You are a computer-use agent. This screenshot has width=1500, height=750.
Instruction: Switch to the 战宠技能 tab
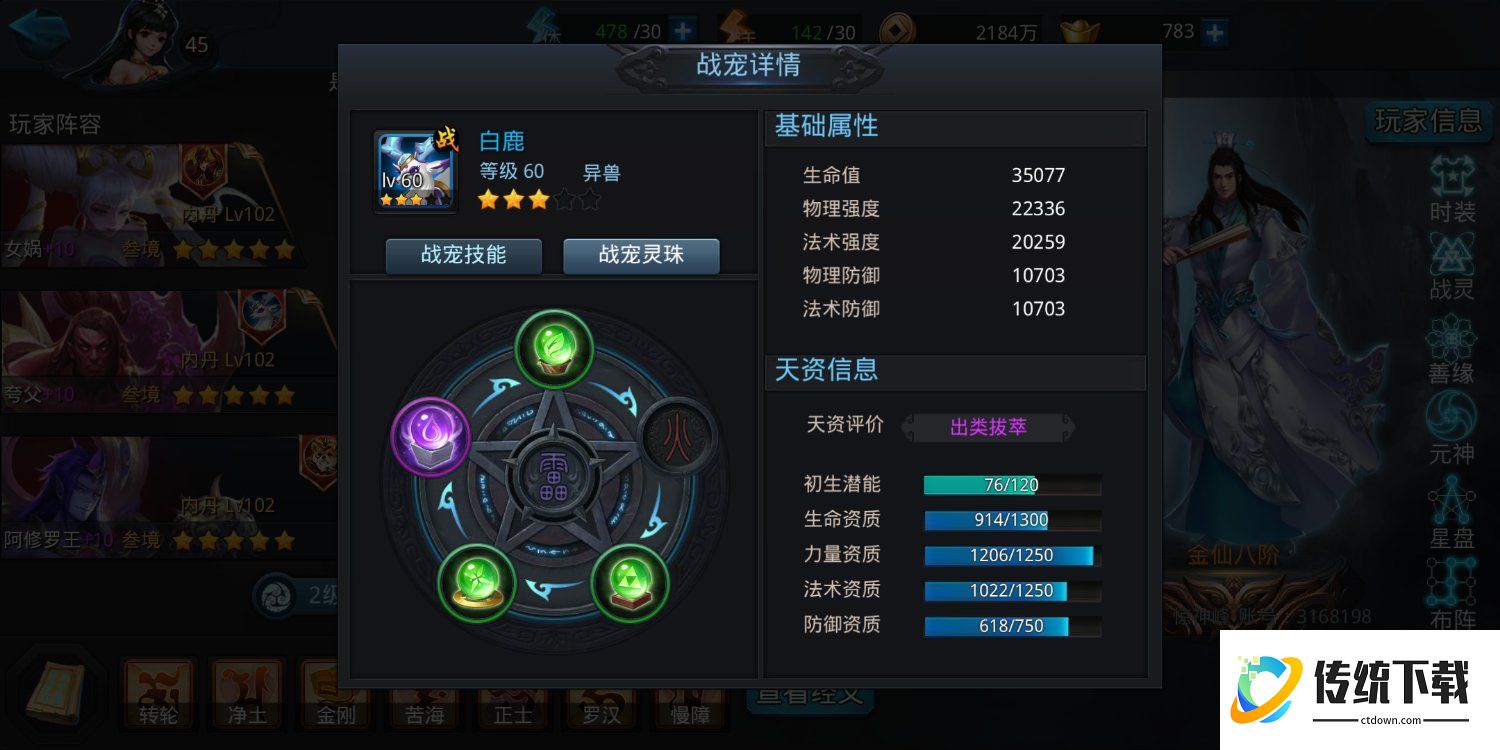(x=463, y=256)
